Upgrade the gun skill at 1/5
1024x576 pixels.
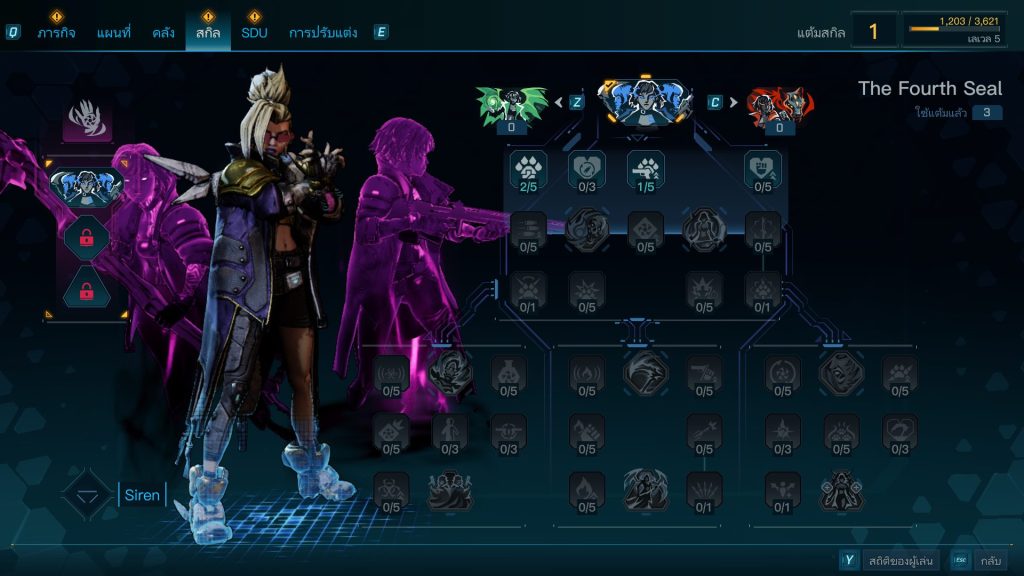tap(645, 168)
